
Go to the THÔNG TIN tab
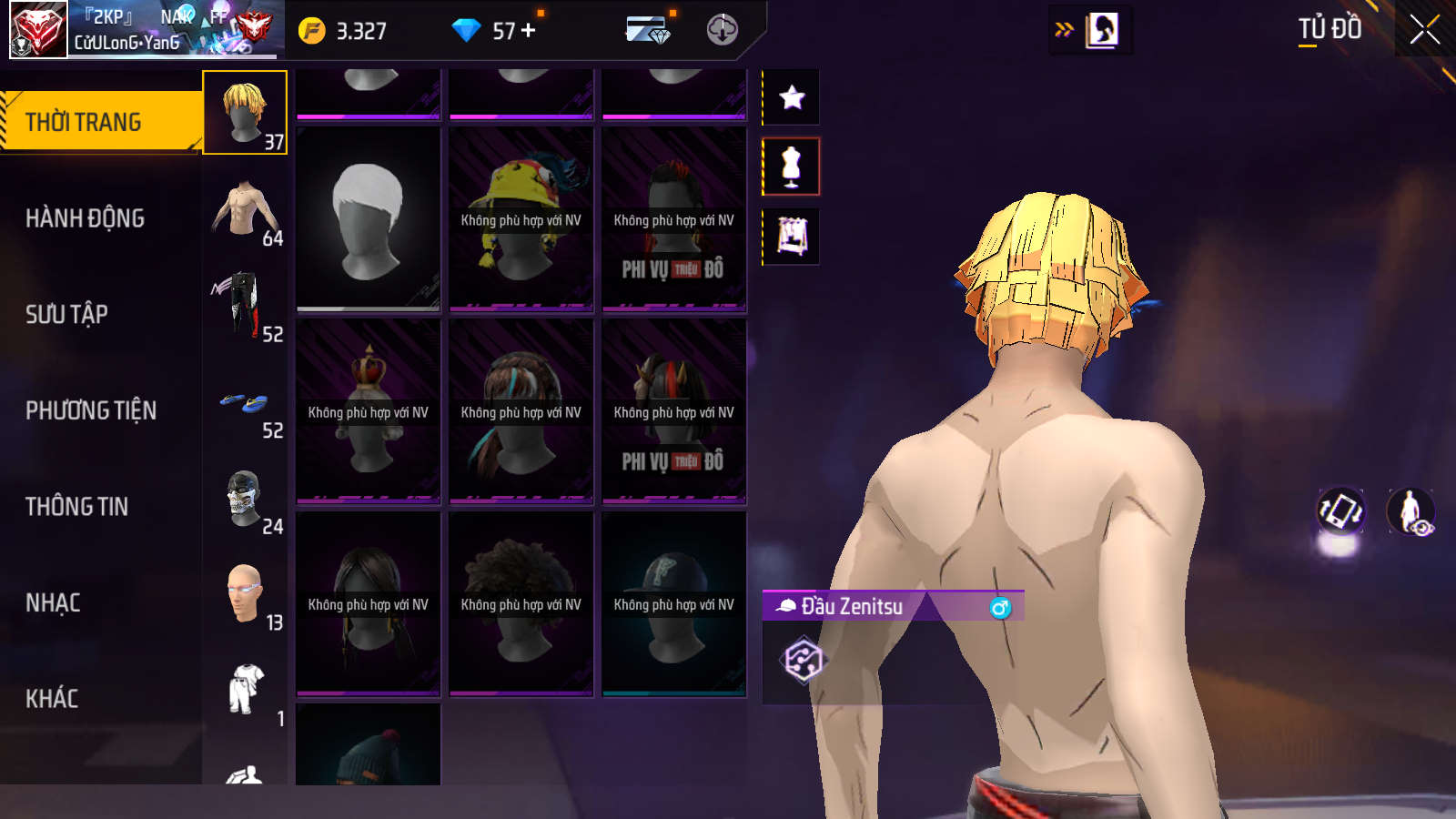coord(76,507)
